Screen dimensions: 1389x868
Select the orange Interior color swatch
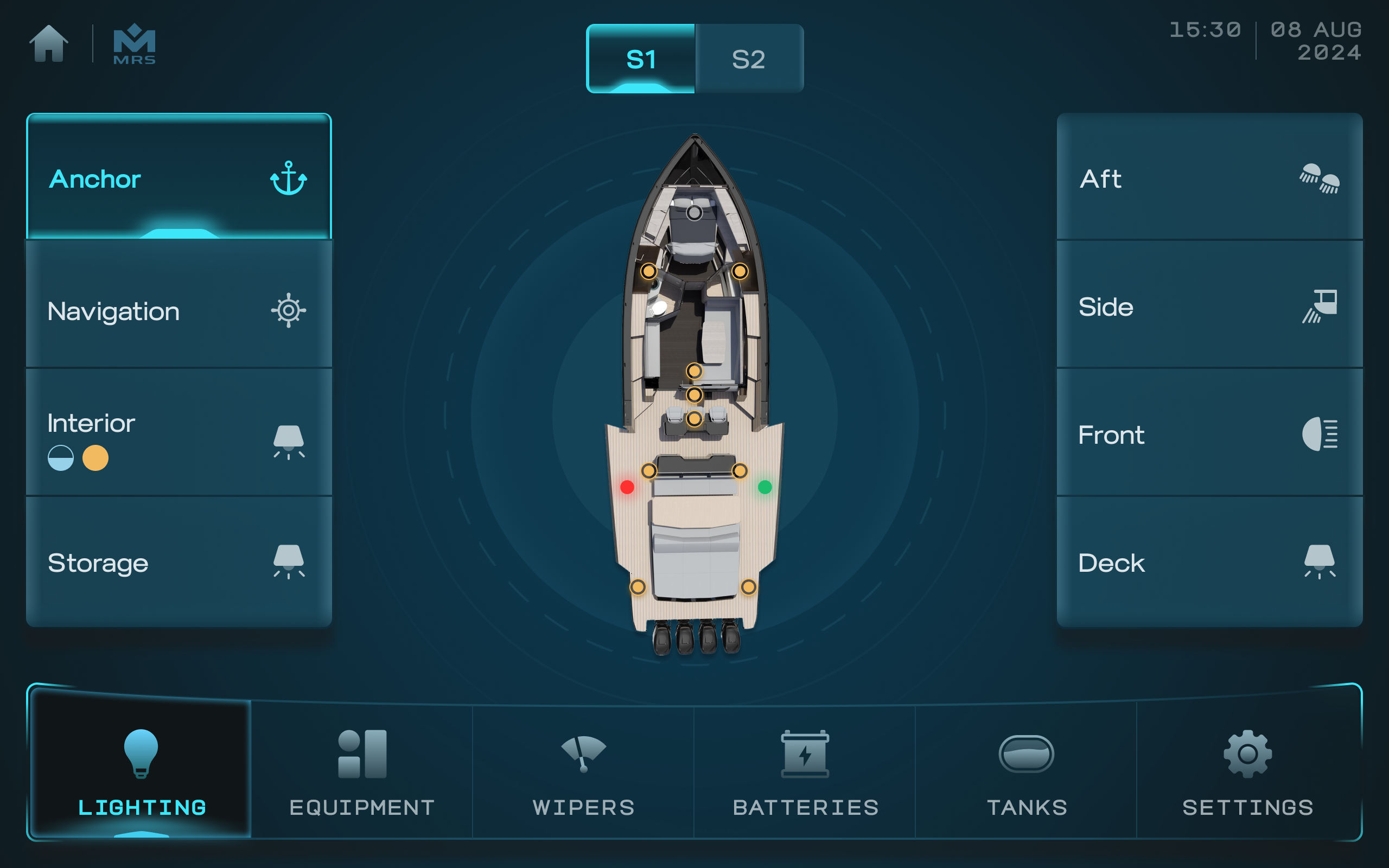[95, 458]
